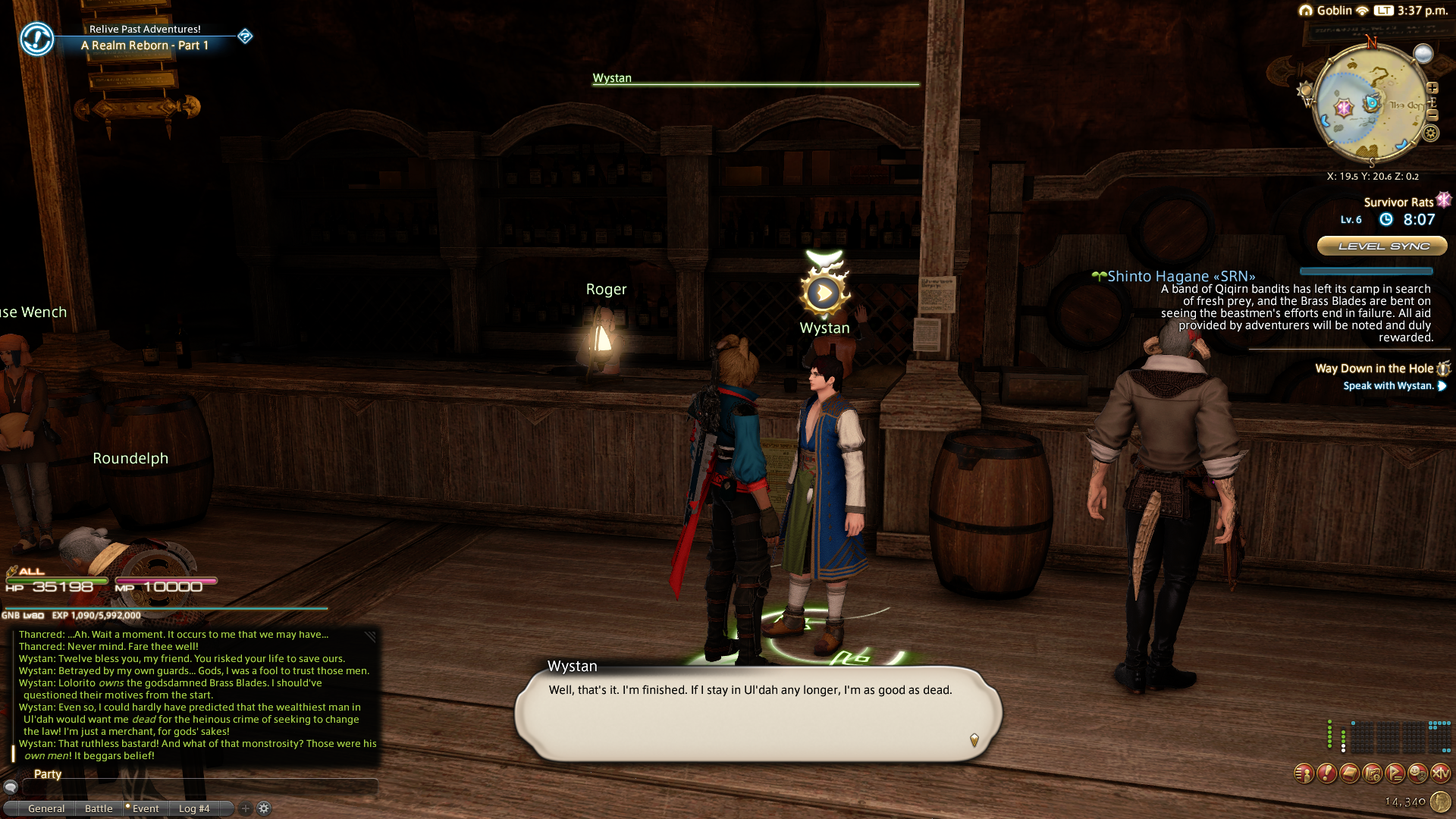1456x819 pixels.
Task: Open the Duty exclamation mark menu
Action: point(1326,773)
